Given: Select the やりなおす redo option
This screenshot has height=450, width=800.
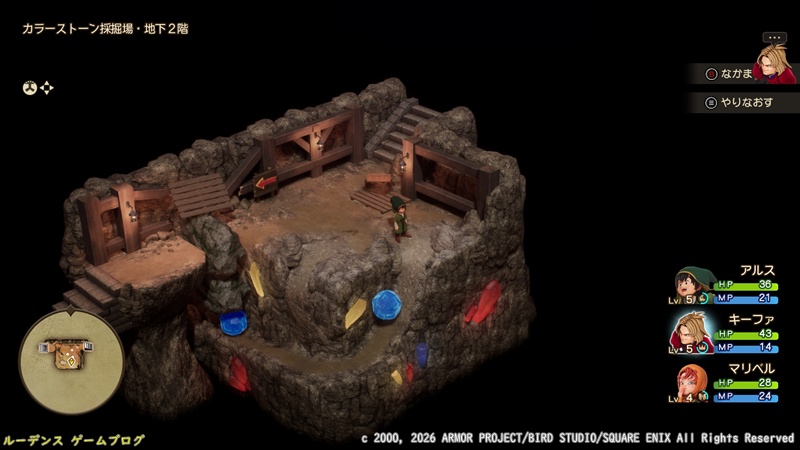Looking at the screenshot, I should [743, 102].
